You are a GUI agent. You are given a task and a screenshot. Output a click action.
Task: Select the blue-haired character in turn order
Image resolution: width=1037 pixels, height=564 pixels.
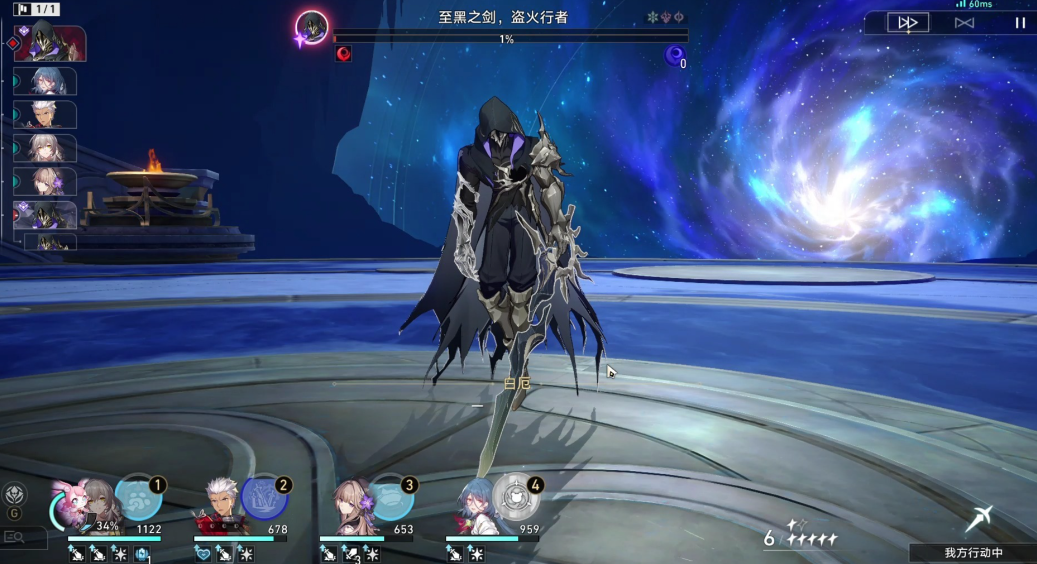[x=46, y=81]
